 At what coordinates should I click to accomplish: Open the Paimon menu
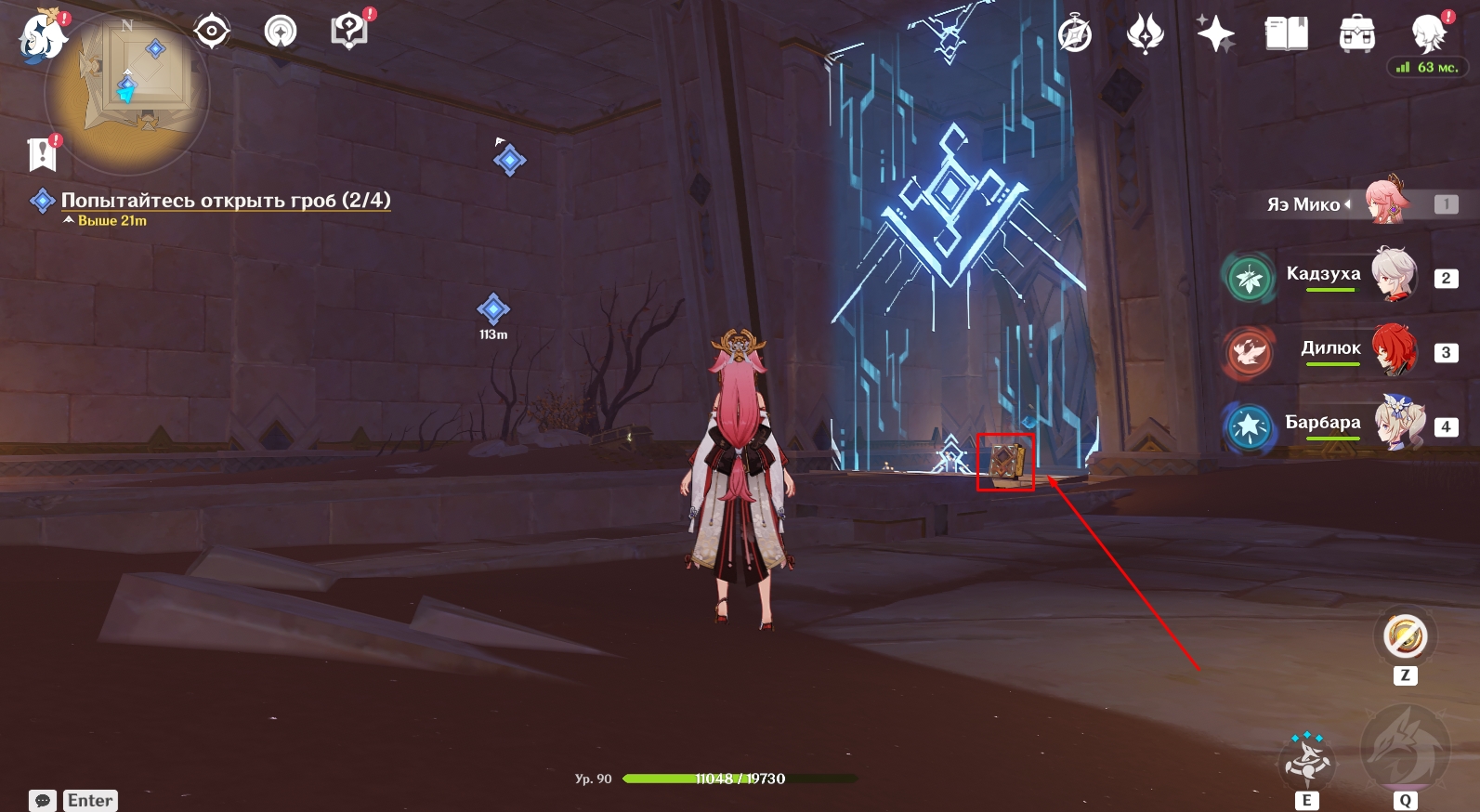tap(42, 37)
